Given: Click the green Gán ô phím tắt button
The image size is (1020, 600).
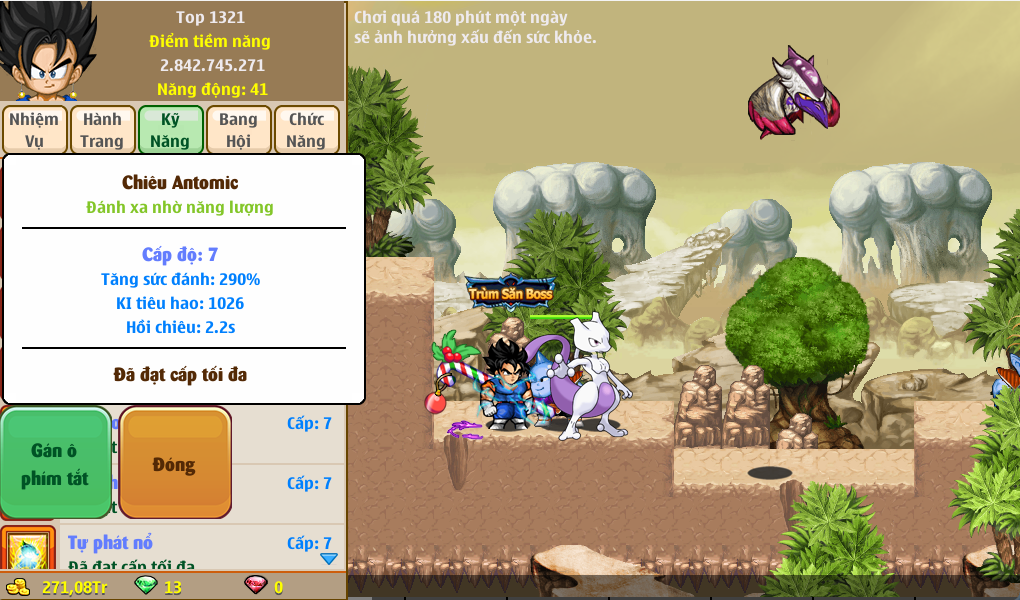Looking at the screenshot, I should [x=55, y=464].
